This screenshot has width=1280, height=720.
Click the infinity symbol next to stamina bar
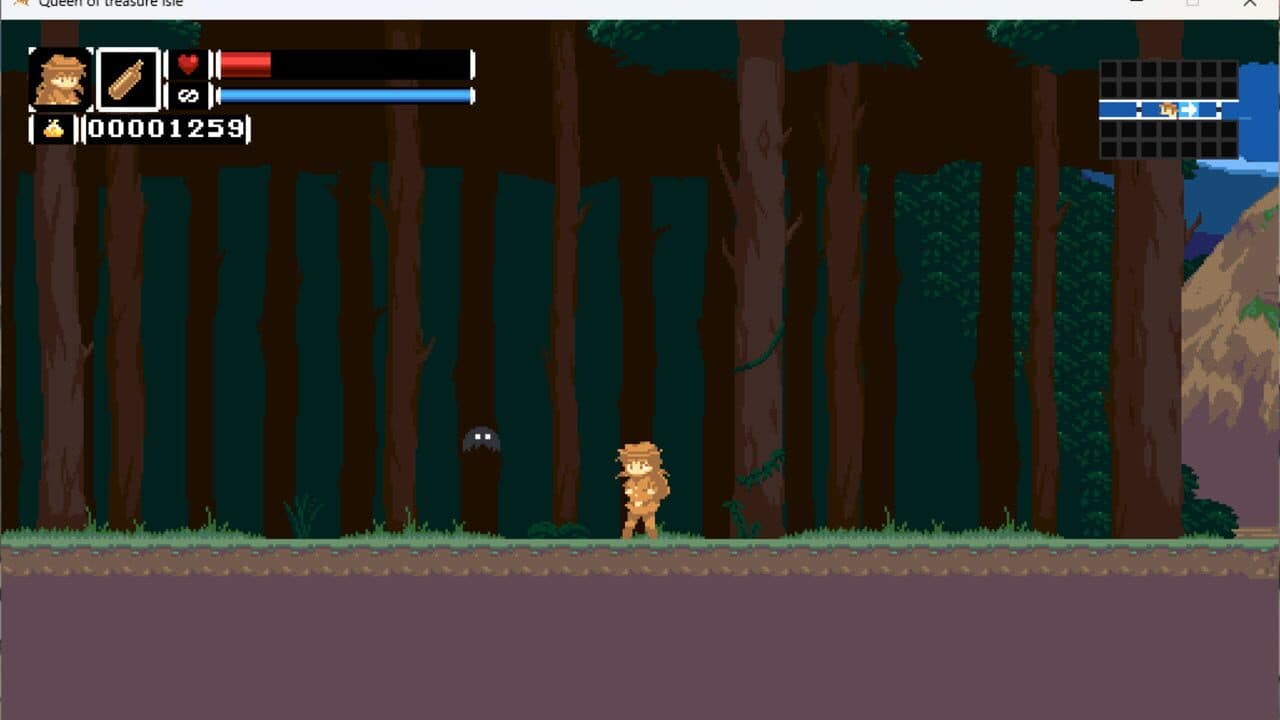click(186, 95)
